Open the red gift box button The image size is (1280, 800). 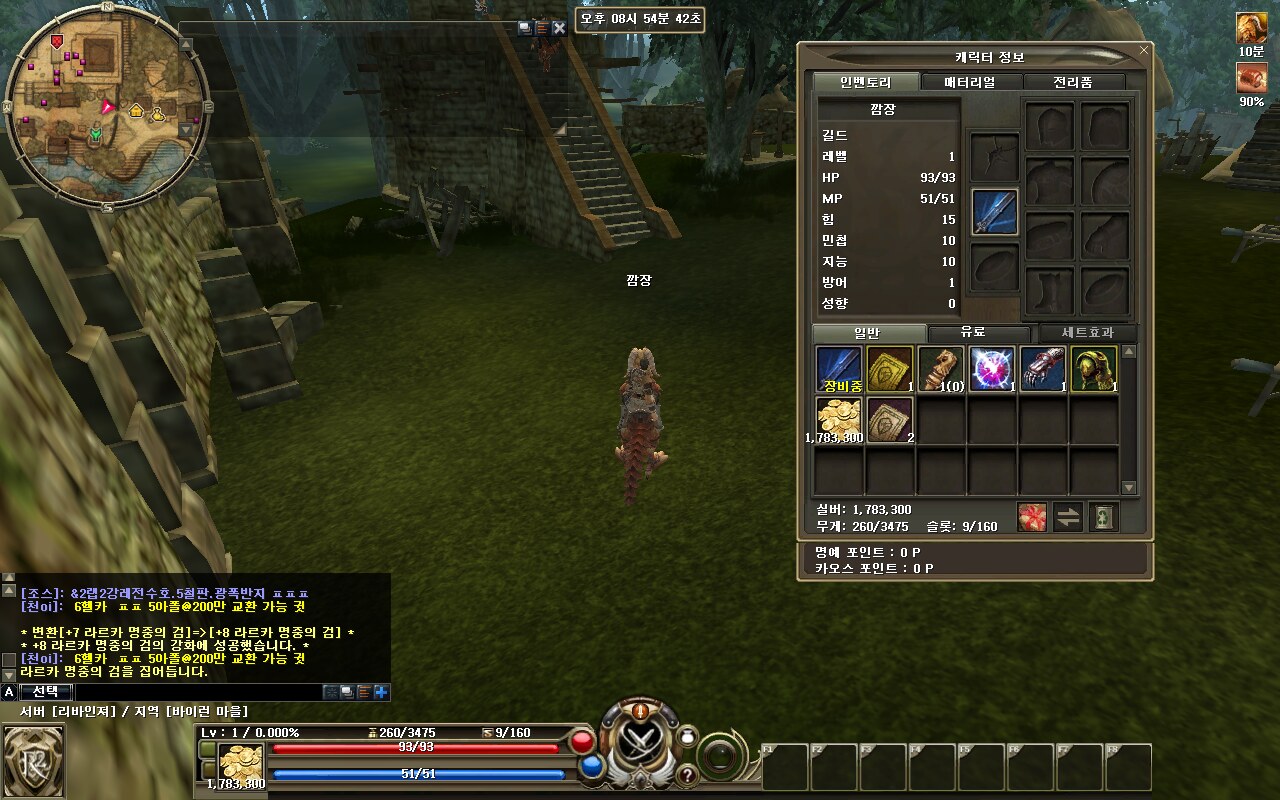pyautogui.click(x=1032, y=517)
